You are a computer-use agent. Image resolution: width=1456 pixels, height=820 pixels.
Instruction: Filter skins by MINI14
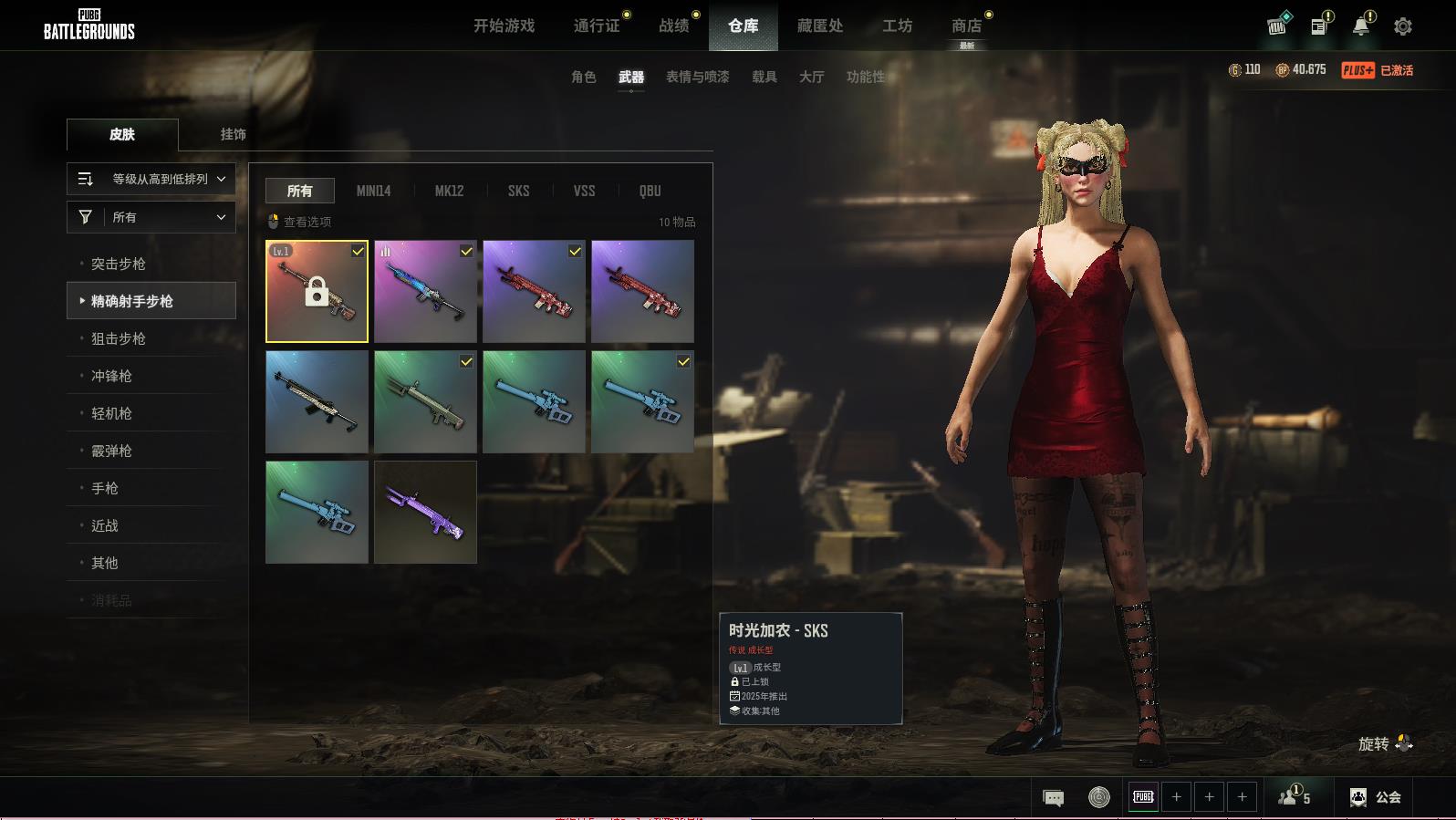tap(373, 191)
